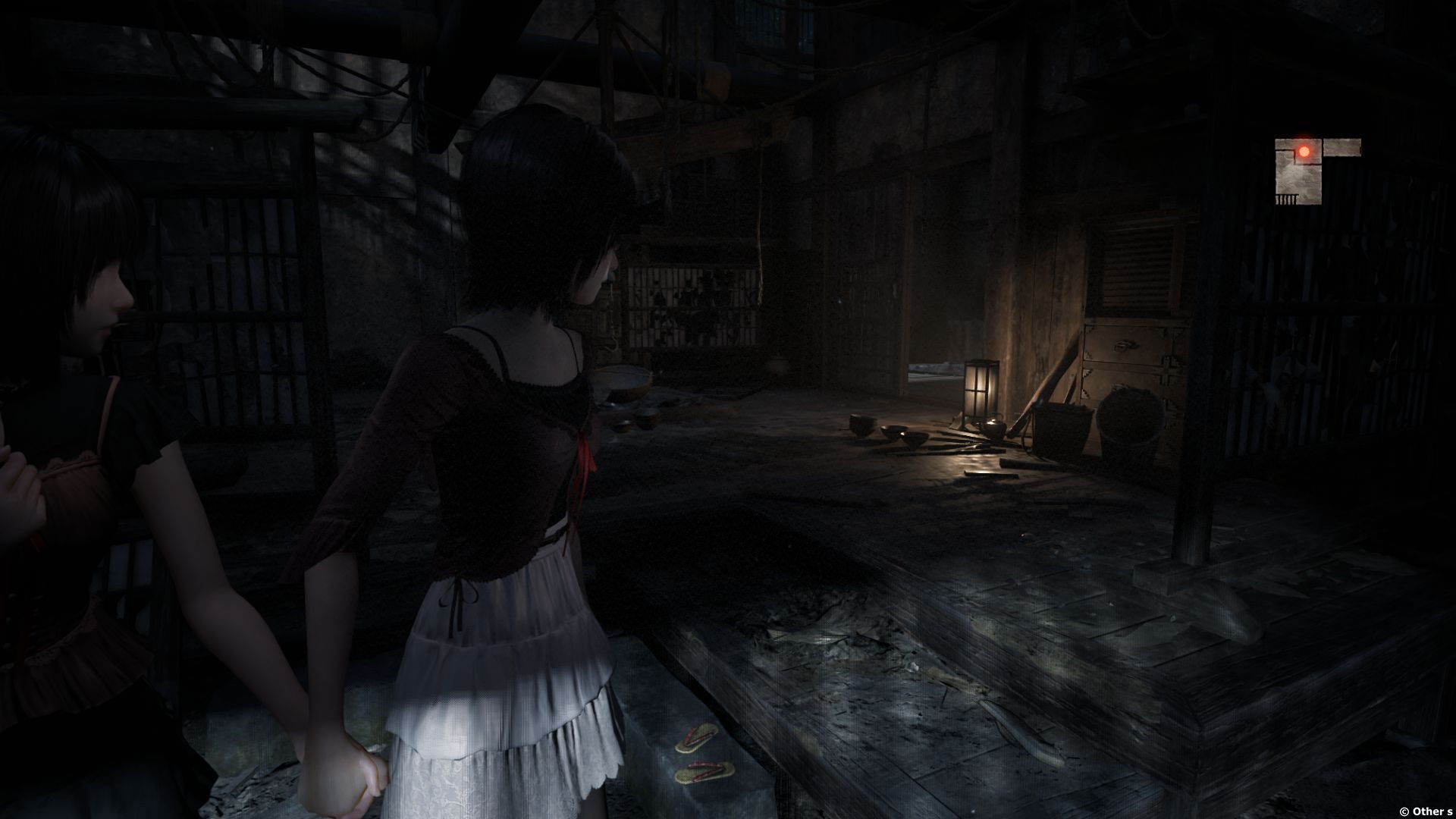Image resolution: width=1456 pixels, height=819 pixels.
Task: Select the red player marker on minimap
Action: click(1304, 152)
